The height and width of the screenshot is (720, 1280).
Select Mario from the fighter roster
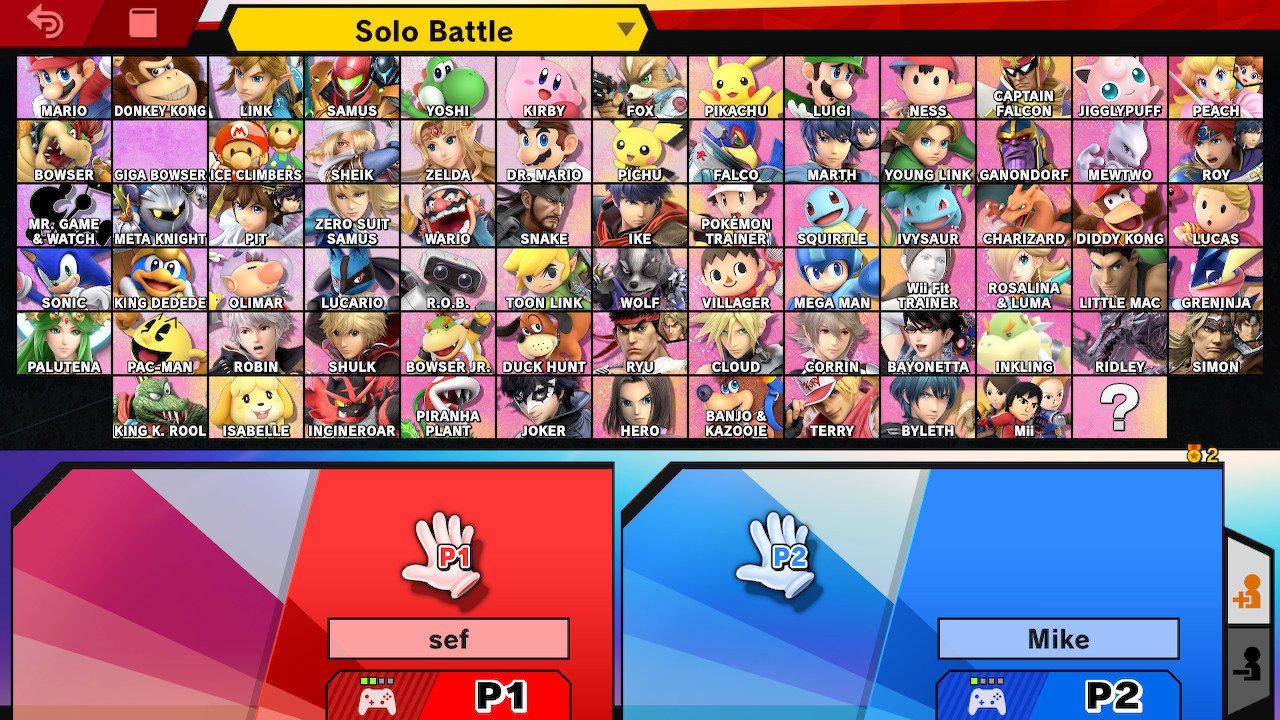[x=63, y=86]
